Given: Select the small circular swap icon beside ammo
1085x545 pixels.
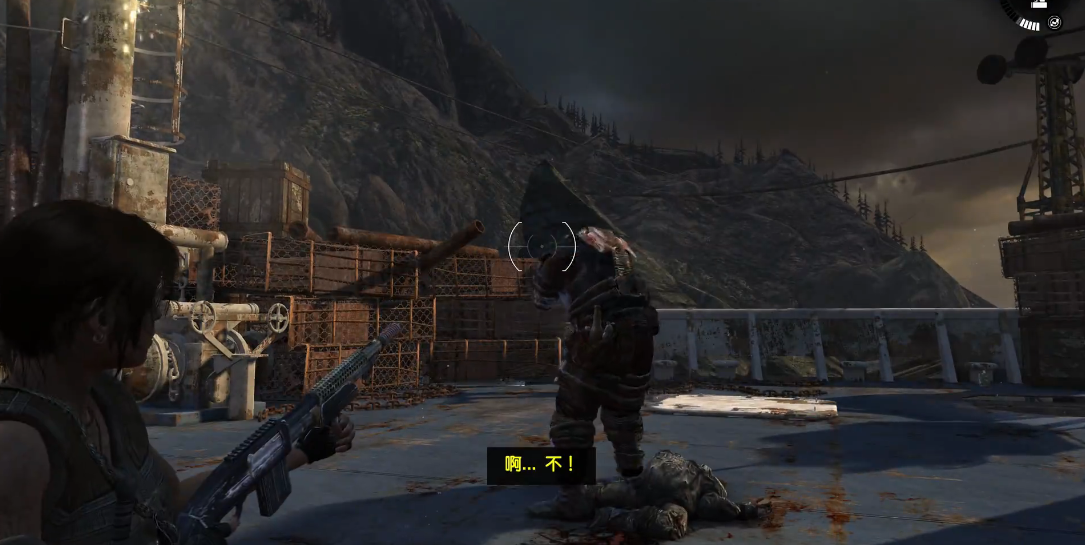Looking at the screenshot, I should coord(1054,23).
